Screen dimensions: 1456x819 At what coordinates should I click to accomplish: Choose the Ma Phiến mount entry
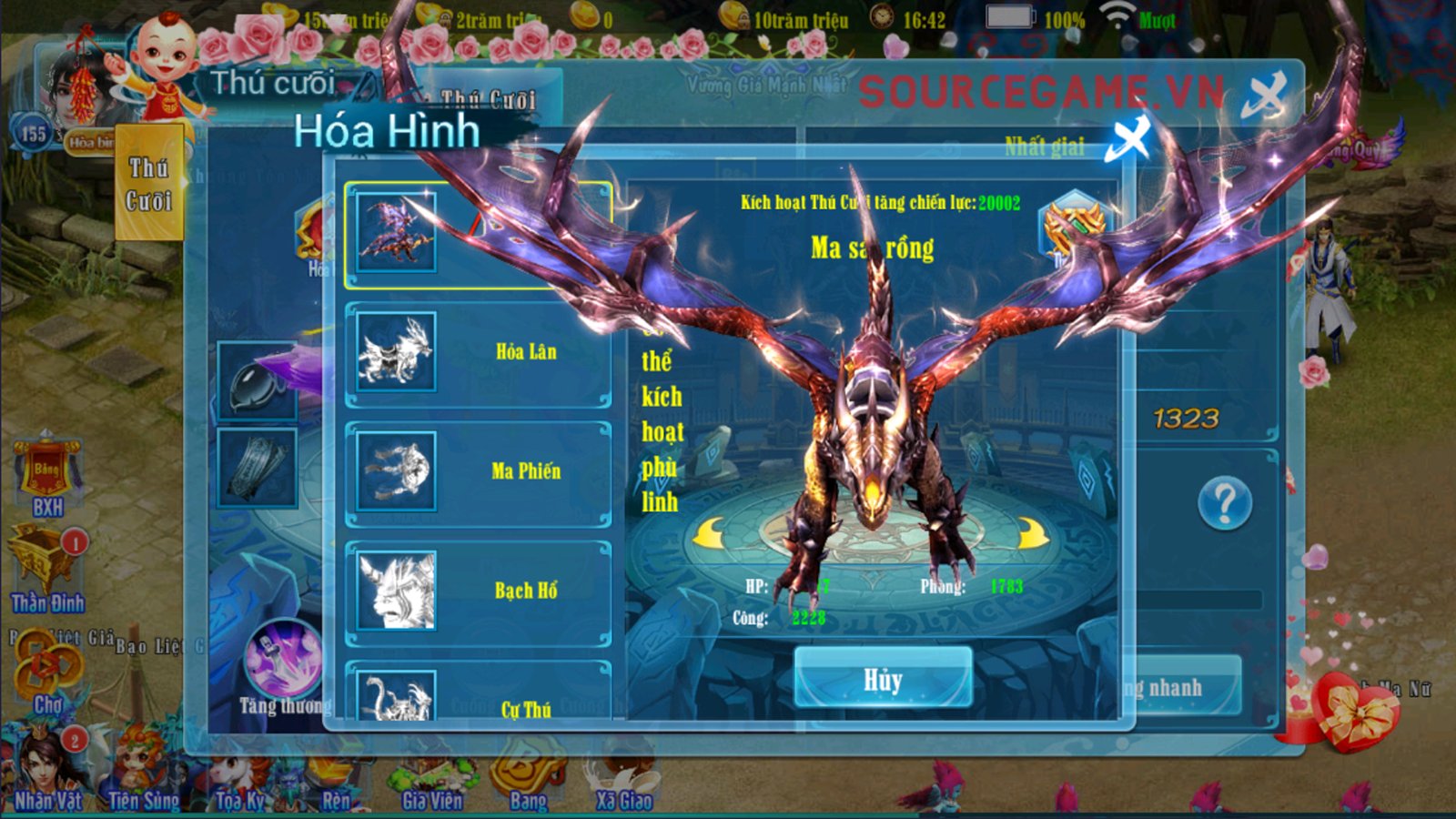coord(477,472)
